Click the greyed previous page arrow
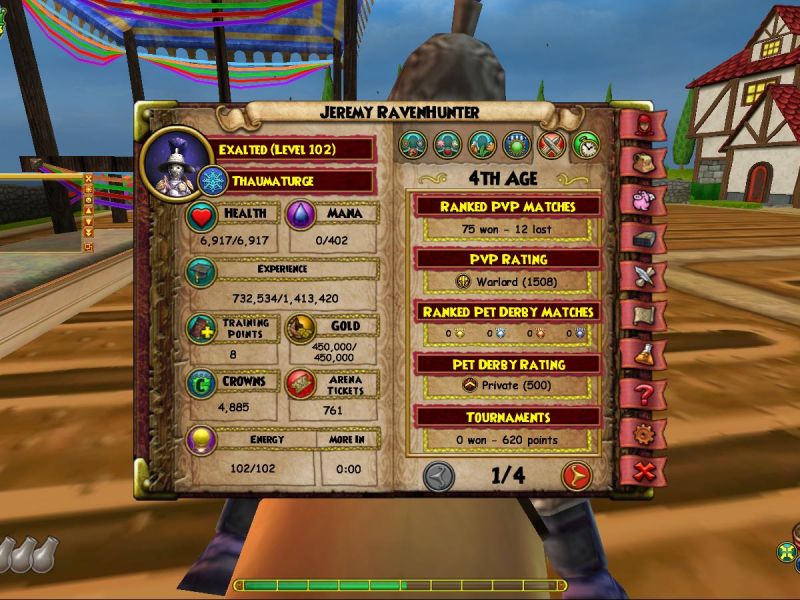The height and width of the screenshot is (600, 800). pos(438,476)
